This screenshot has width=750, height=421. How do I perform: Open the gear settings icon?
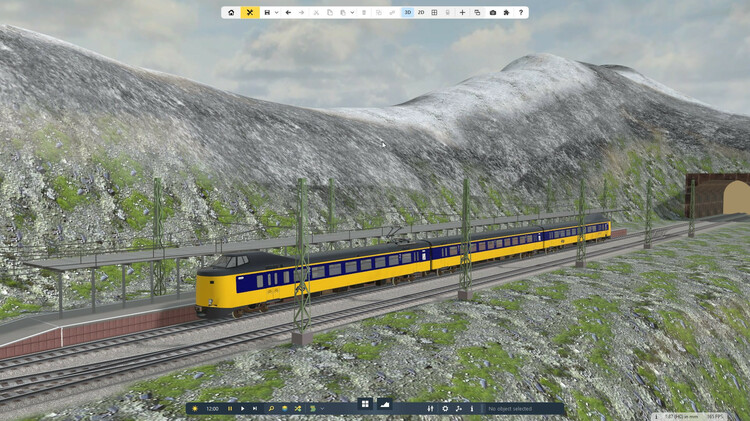tap(446, 409)
